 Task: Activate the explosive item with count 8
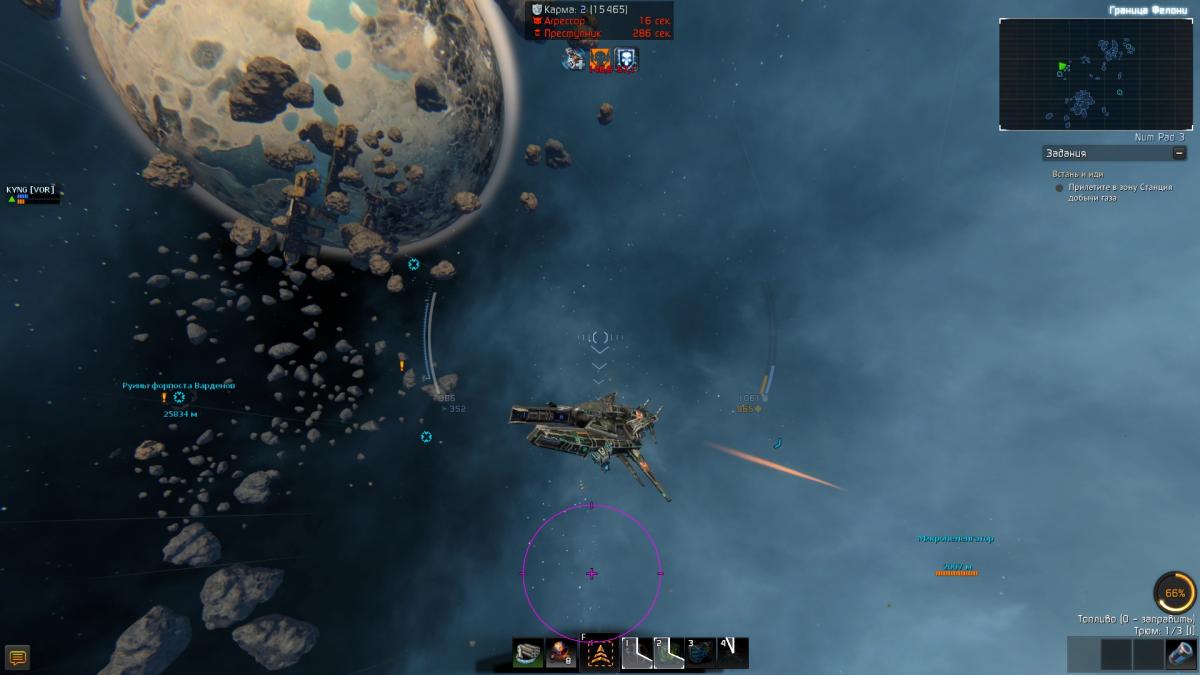coord(561,653)
